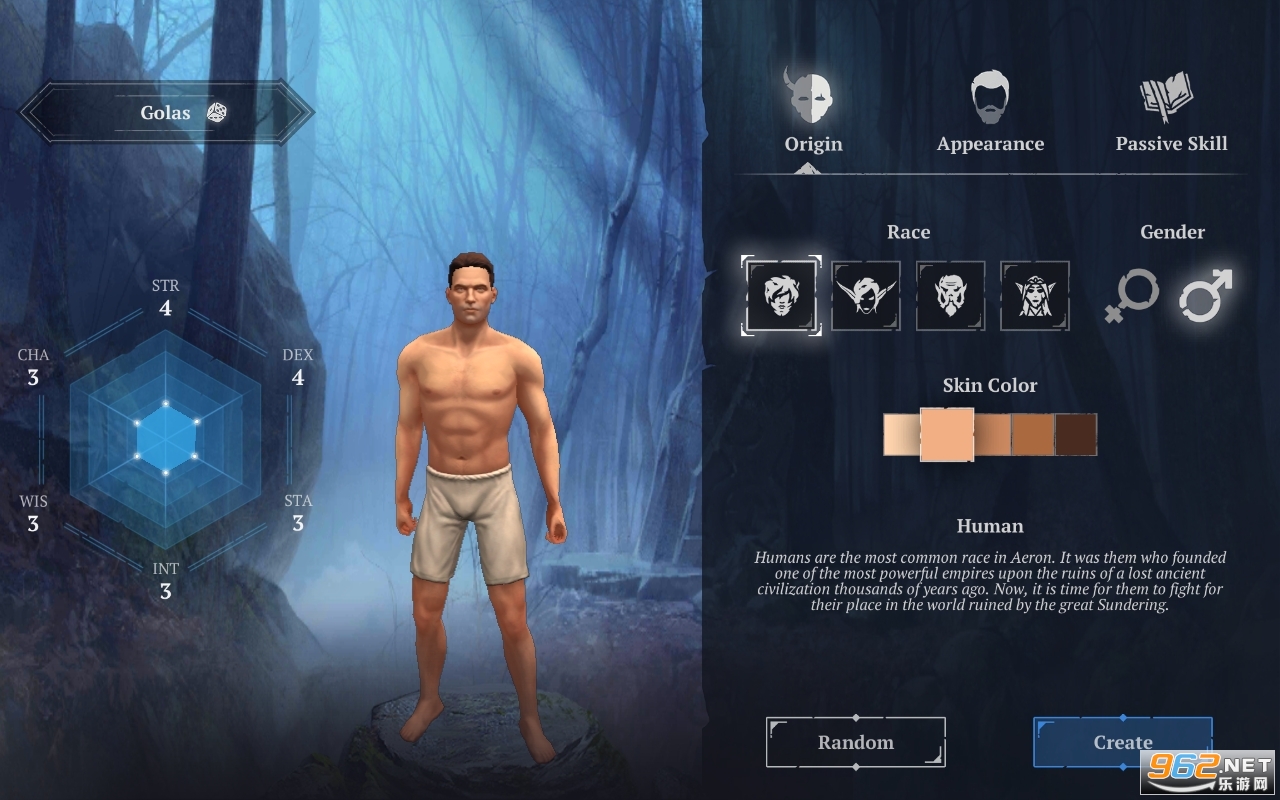Image resolution: width=1280 pixels, height=800 pixels.
Task: Switch to the Origin tab
Action: pos(813,114)
